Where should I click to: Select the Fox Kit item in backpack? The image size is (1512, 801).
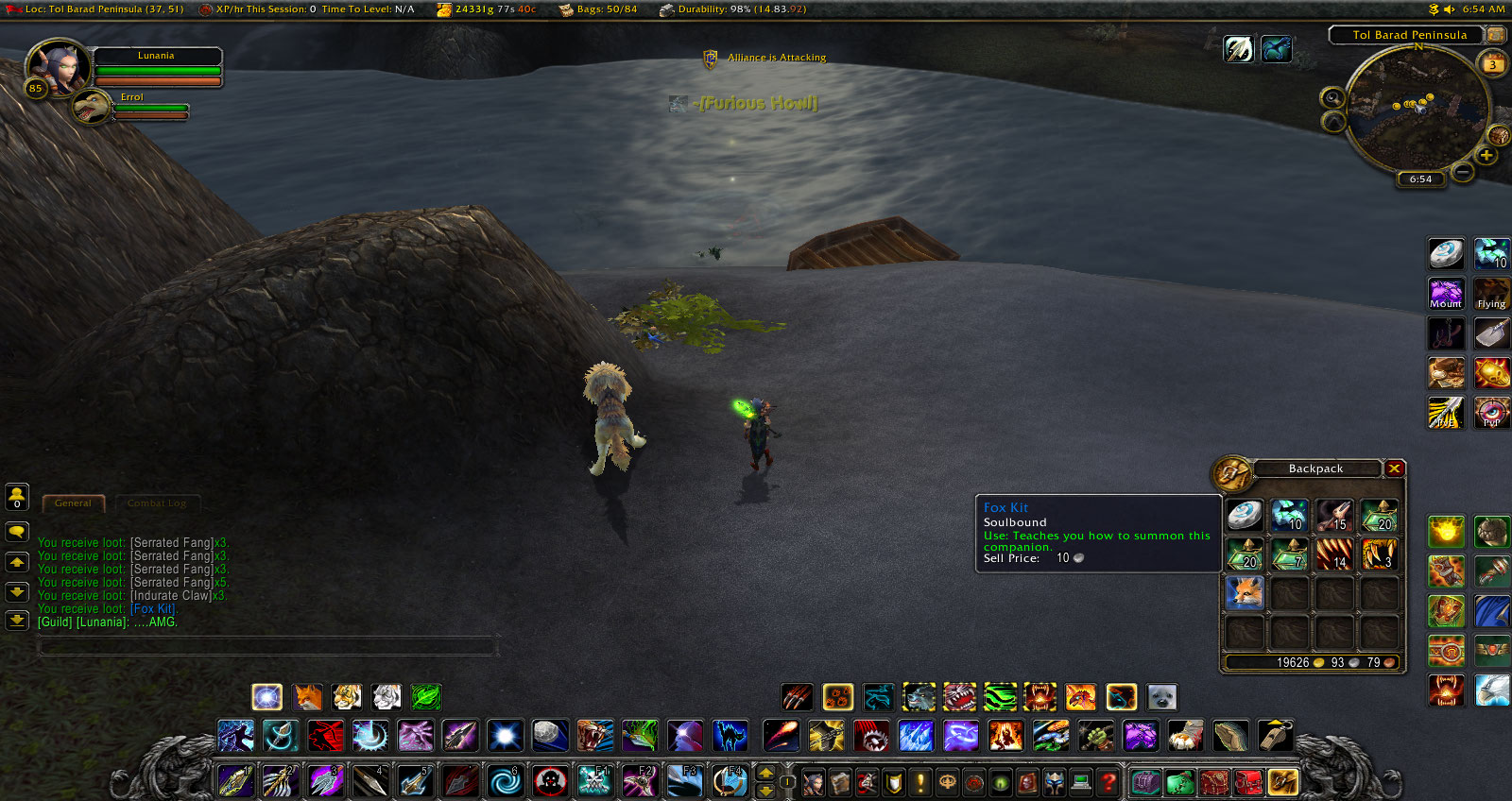click(x=1245, y=592)
